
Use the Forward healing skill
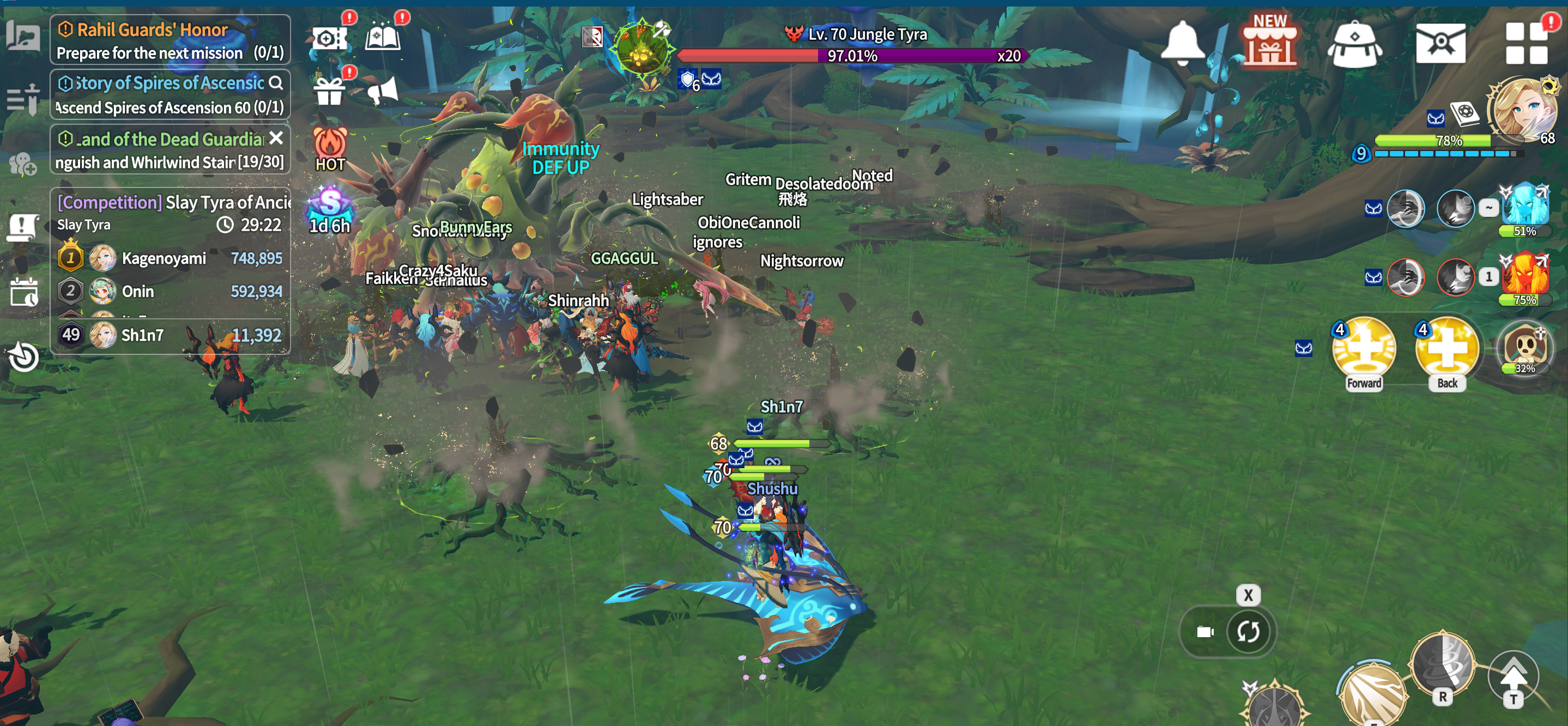pyautogui.click(x=1364, y=351)
